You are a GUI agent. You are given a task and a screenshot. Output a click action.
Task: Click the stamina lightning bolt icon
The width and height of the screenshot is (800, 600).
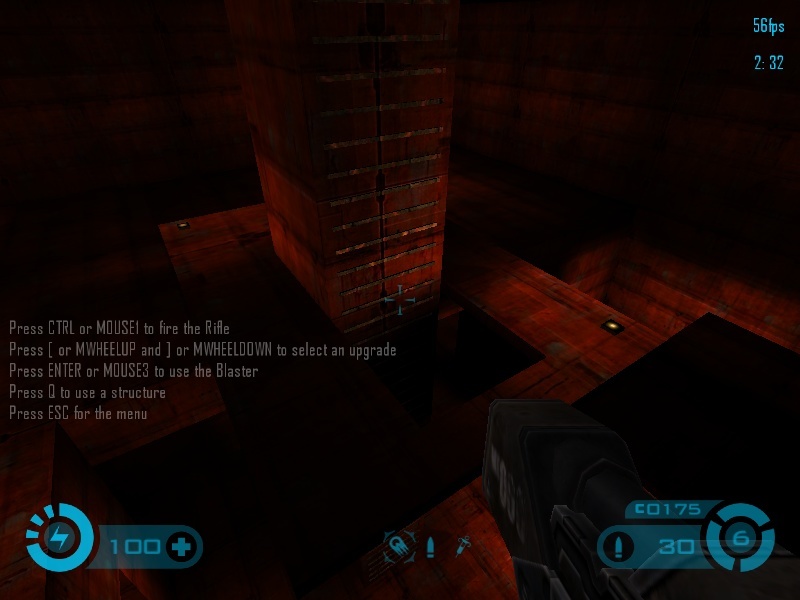(x=59, y=537)
